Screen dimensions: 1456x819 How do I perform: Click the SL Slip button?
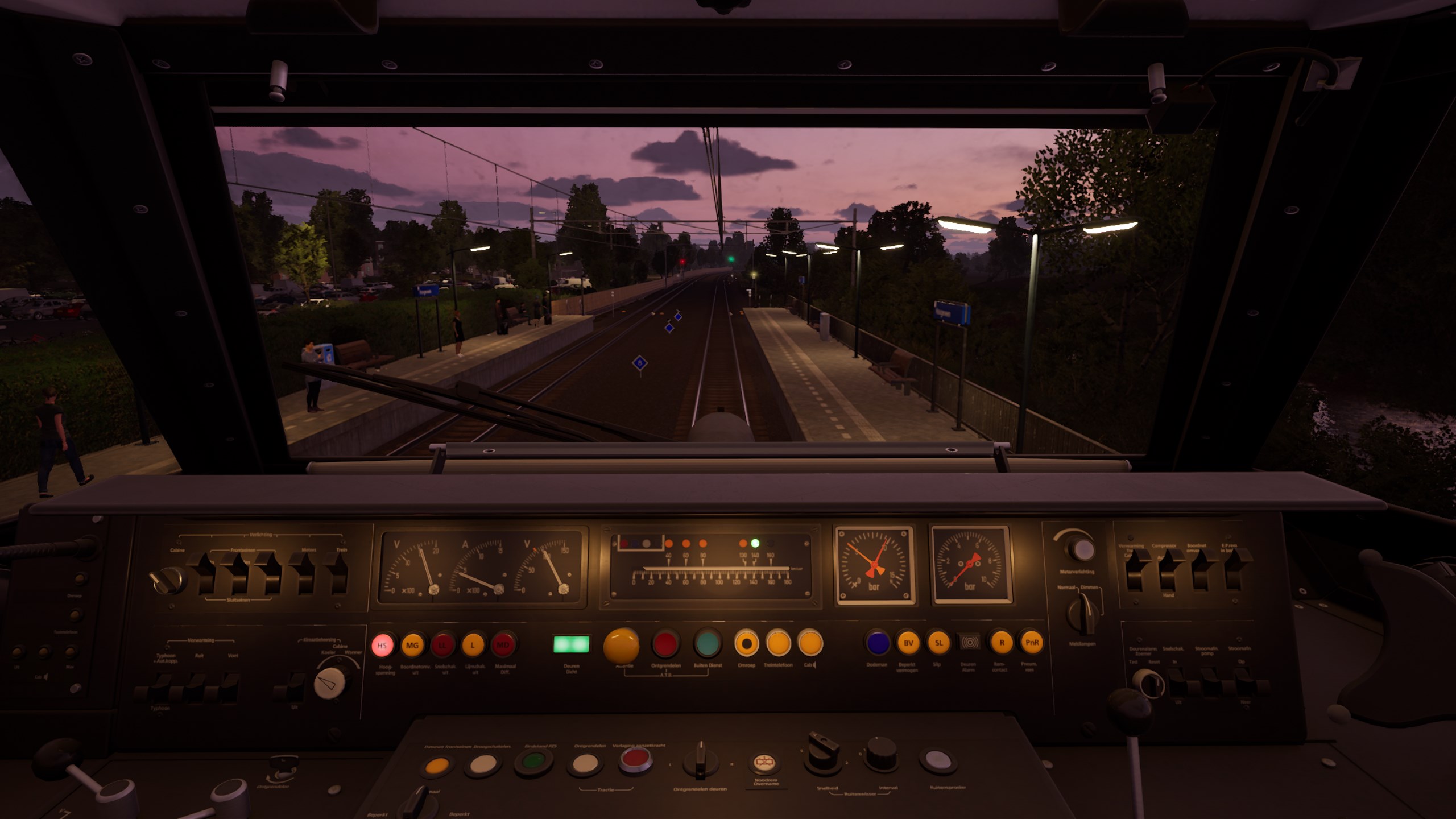(938, 643)
